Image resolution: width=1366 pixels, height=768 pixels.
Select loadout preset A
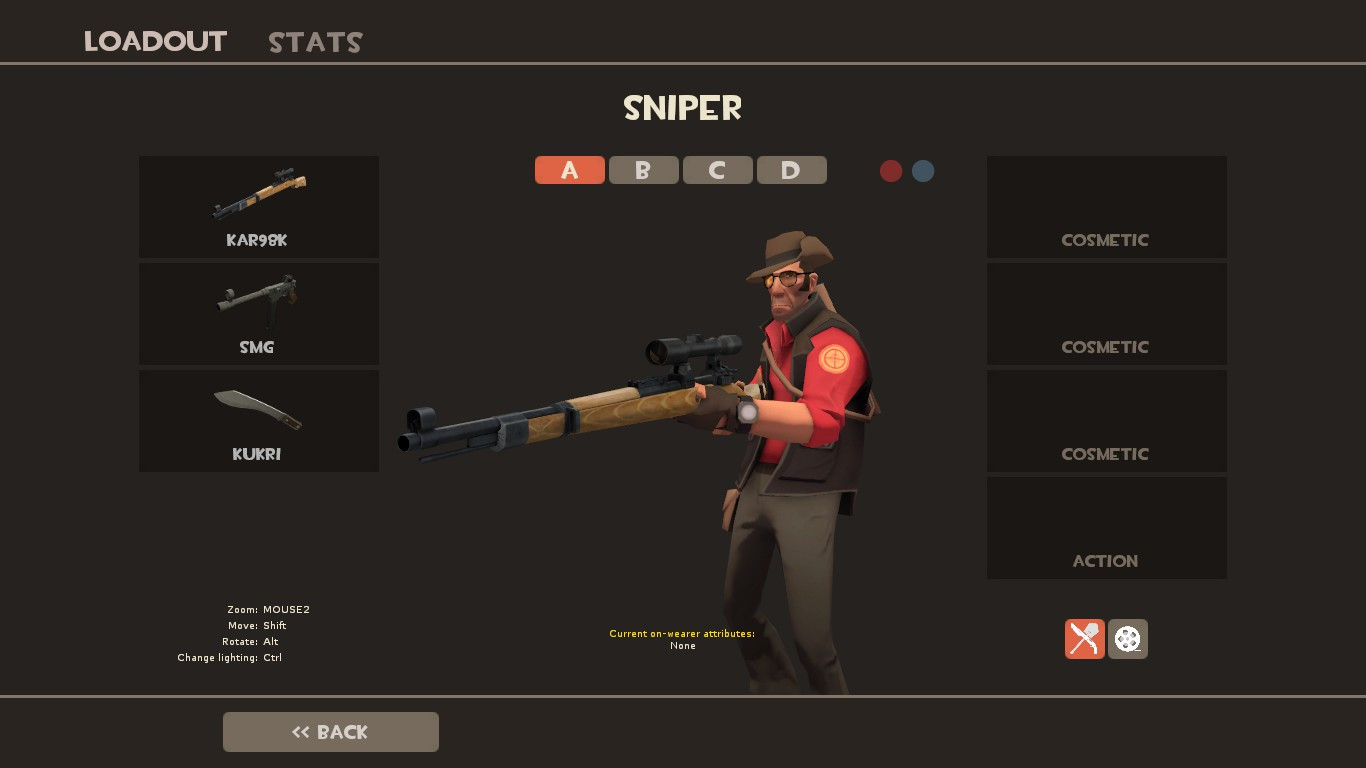tap(569, 170)
